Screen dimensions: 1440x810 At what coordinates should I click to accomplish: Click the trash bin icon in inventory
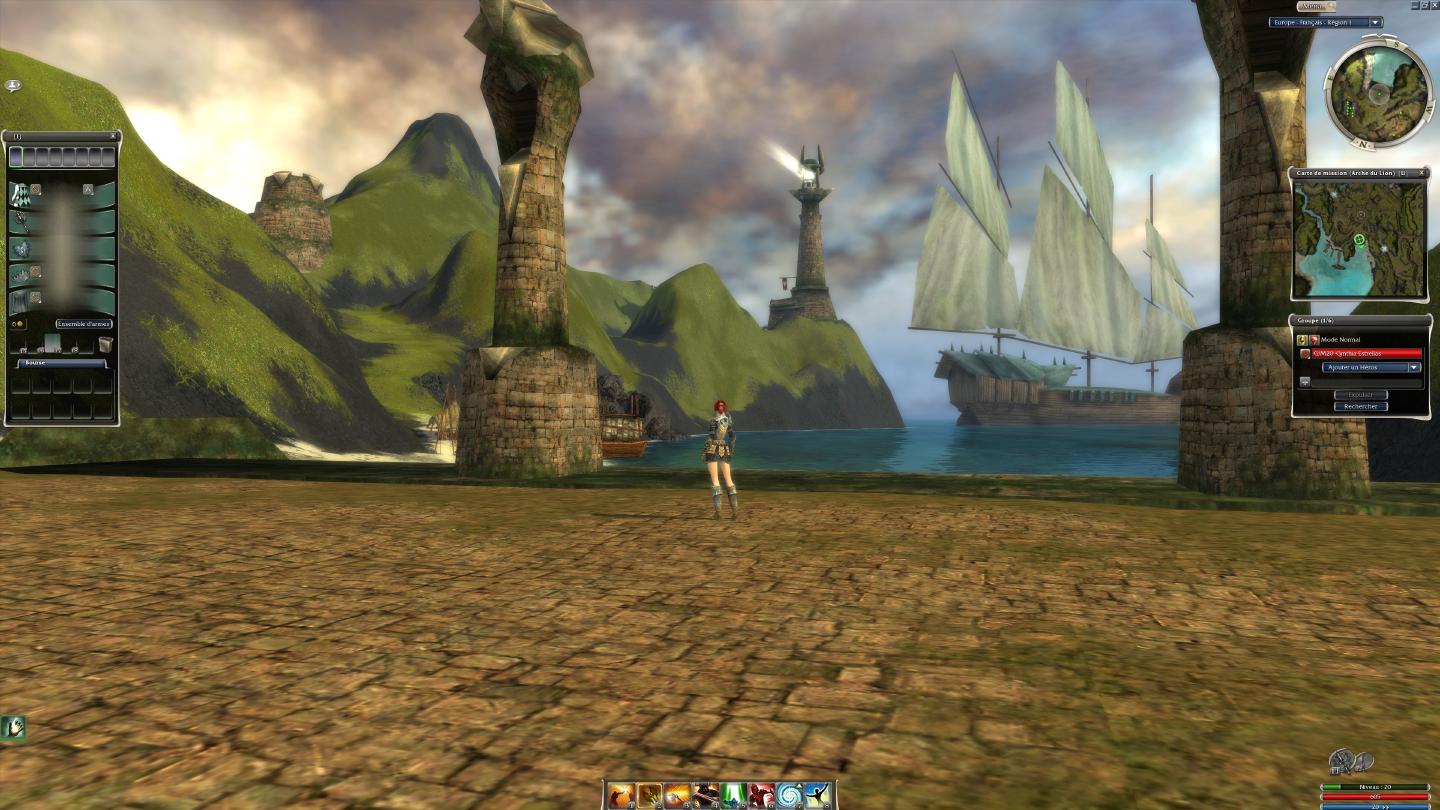(105, 345)
